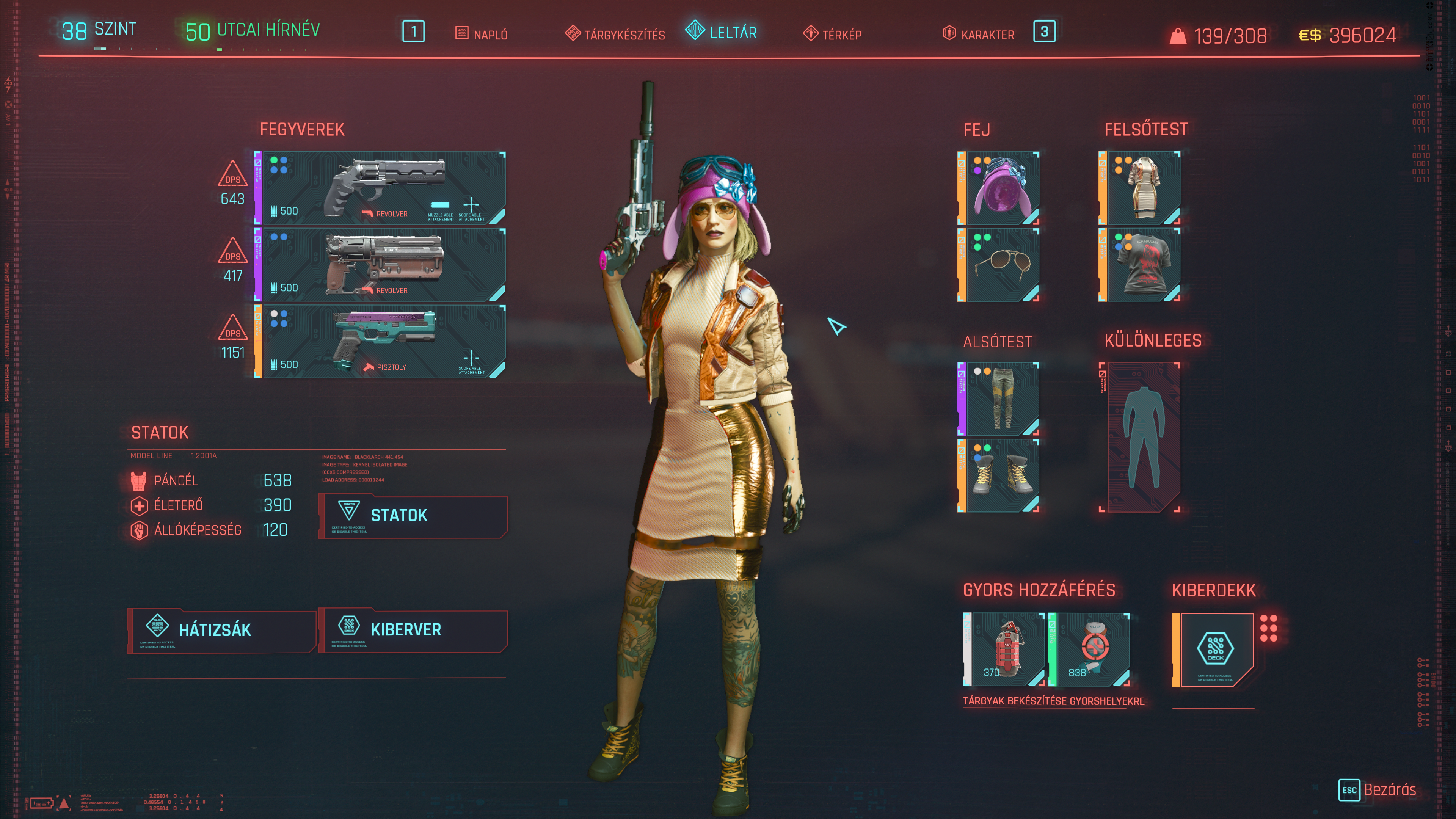Image resolution: width=1456 pixels, height=819 pixels.
Task: Open the Különleges special outfit slot
Action: (x=1141, y=437)
